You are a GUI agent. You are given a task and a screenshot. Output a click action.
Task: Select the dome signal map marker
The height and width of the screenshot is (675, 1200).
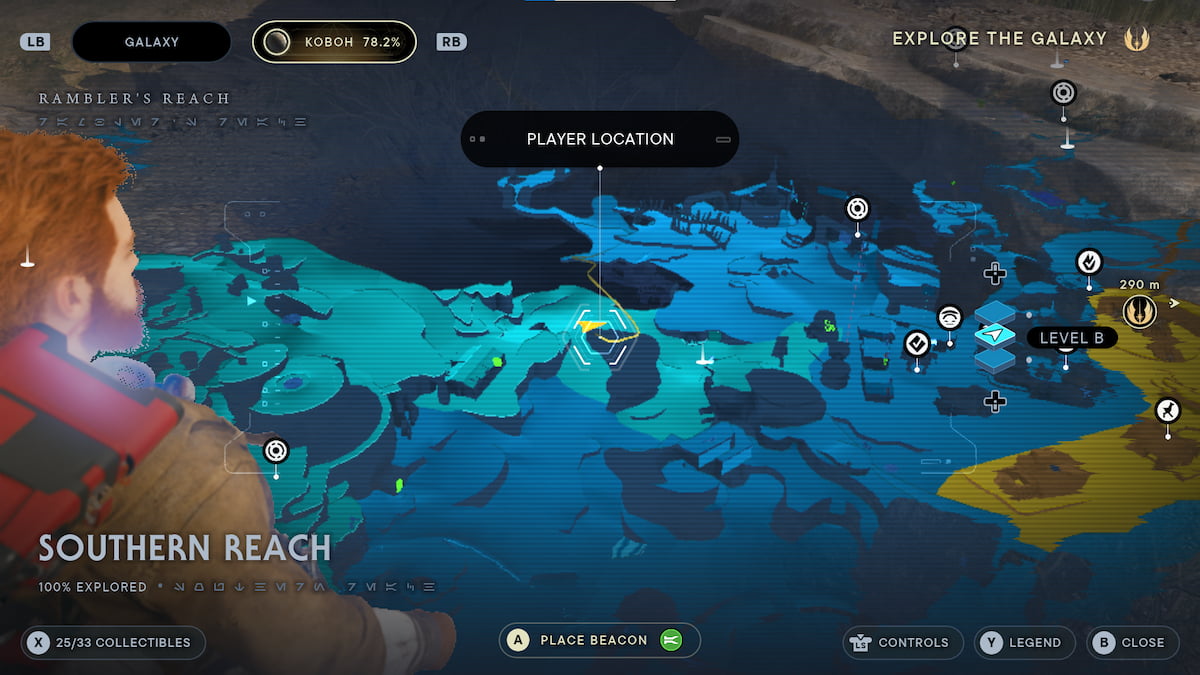pos(950,319)
